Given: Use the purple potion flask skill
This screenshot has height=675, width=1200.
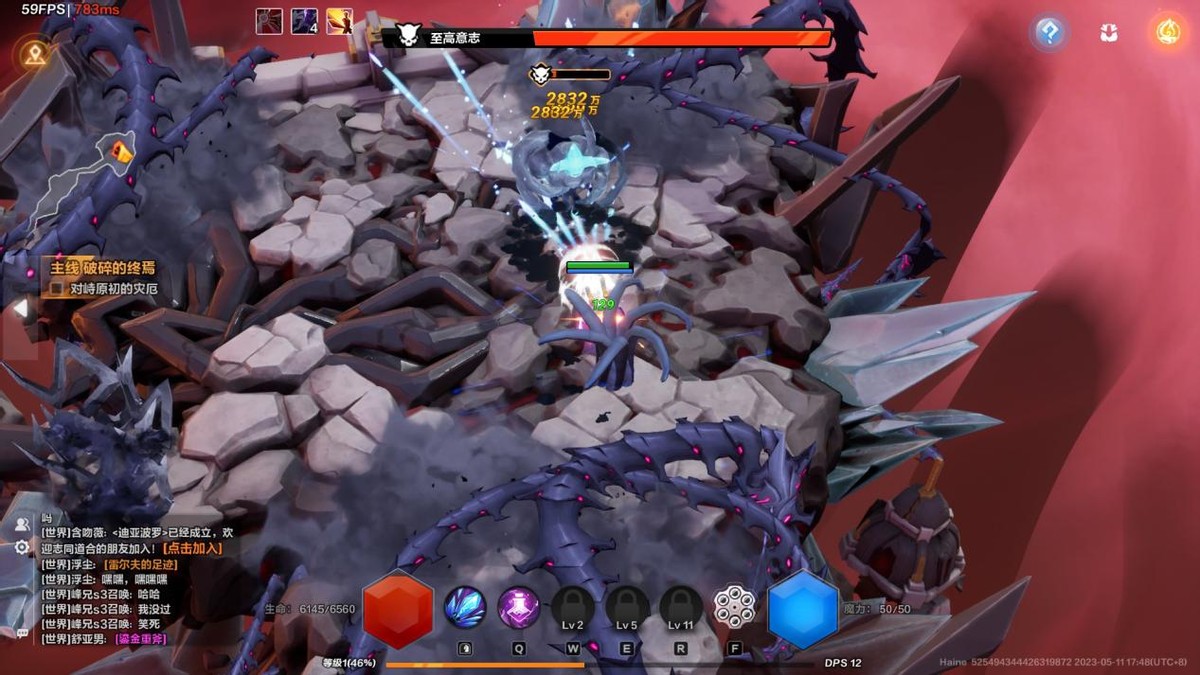Looking at the screenshot, I should [519, 607].
